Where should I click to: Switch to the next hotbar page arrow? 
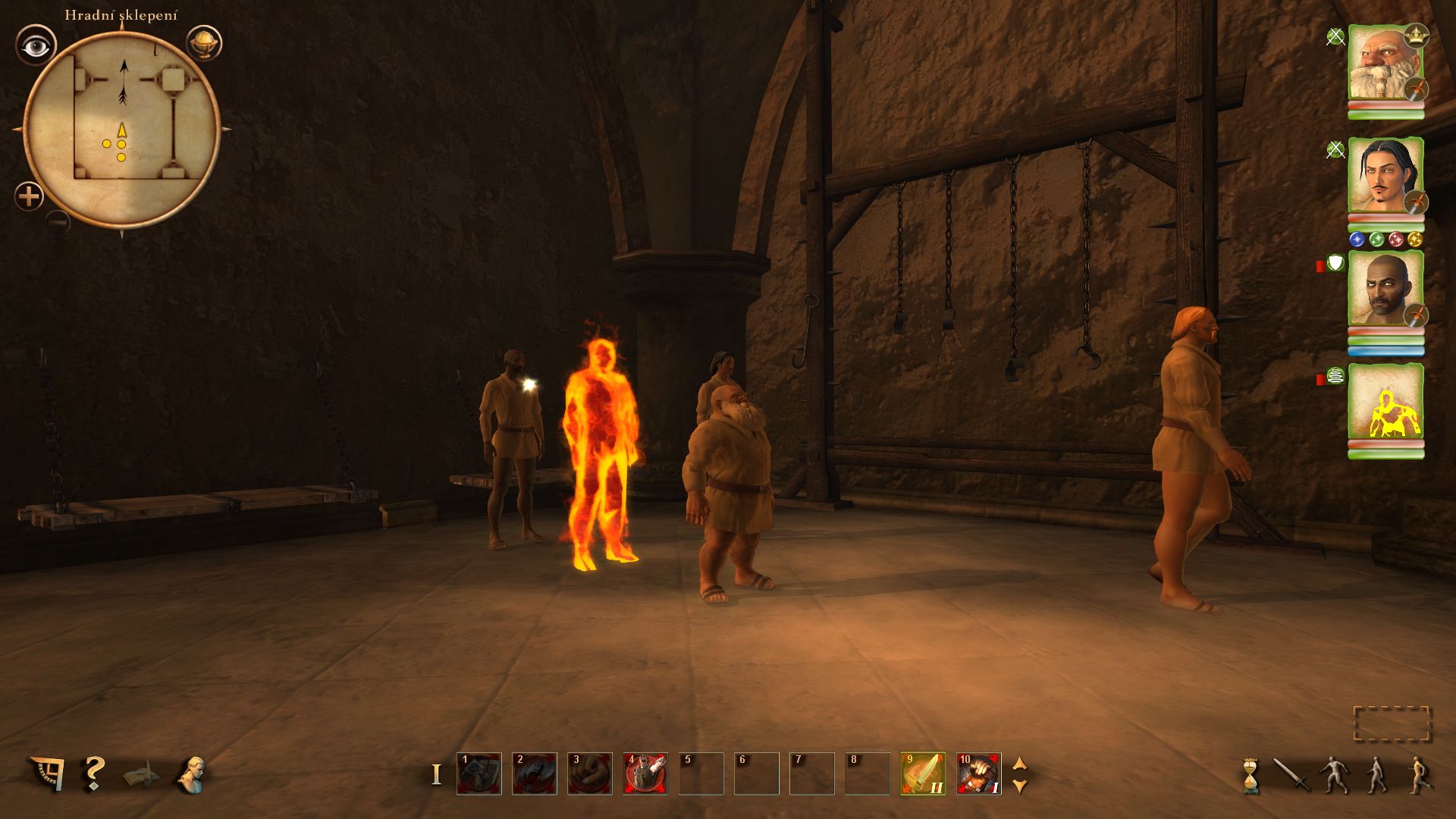coord(1020,786)
